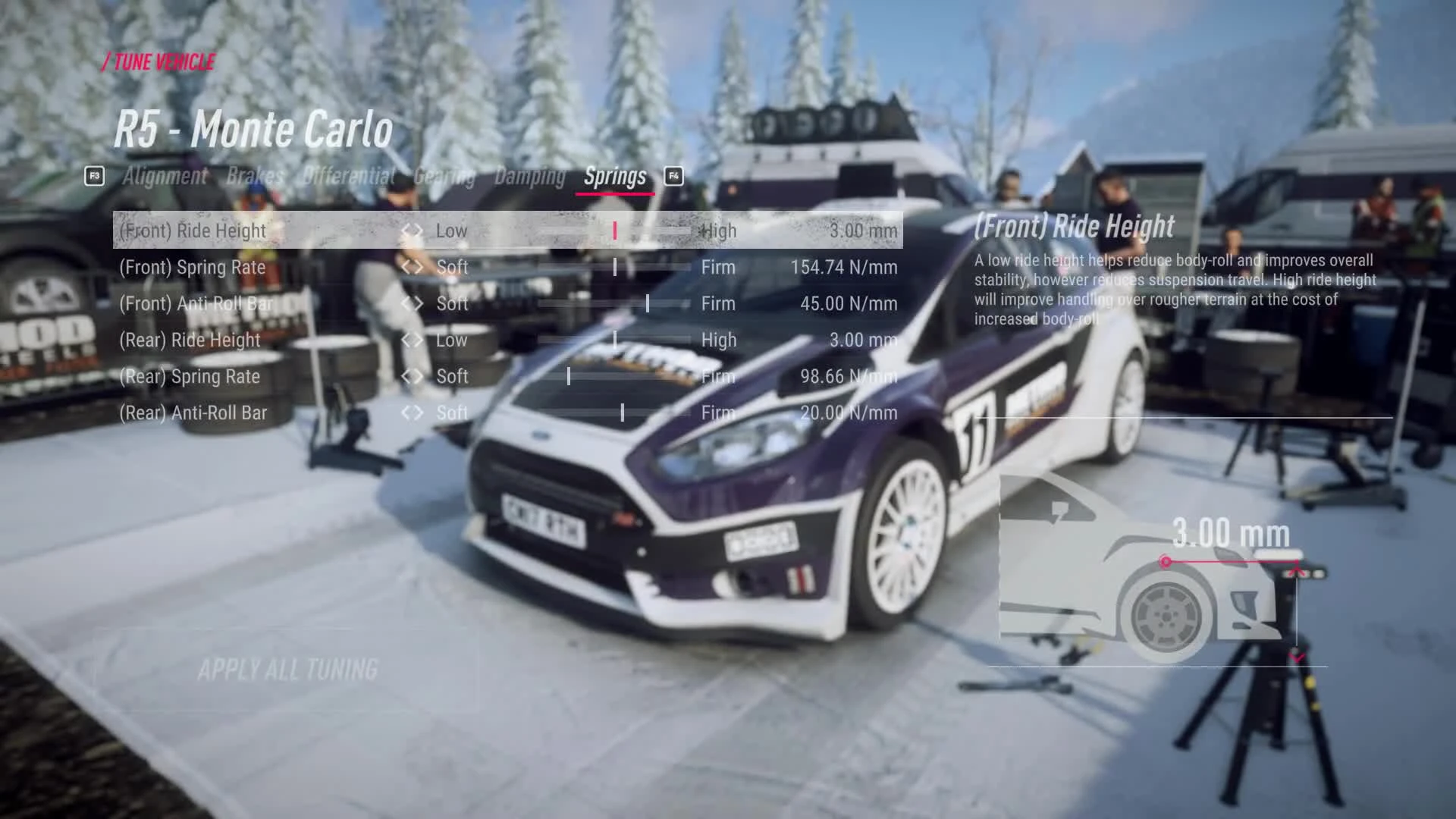This screenshot has width=1456, height=819.
Task: Click the left arrow on Front Ride Height
Action: click(407, 231)
